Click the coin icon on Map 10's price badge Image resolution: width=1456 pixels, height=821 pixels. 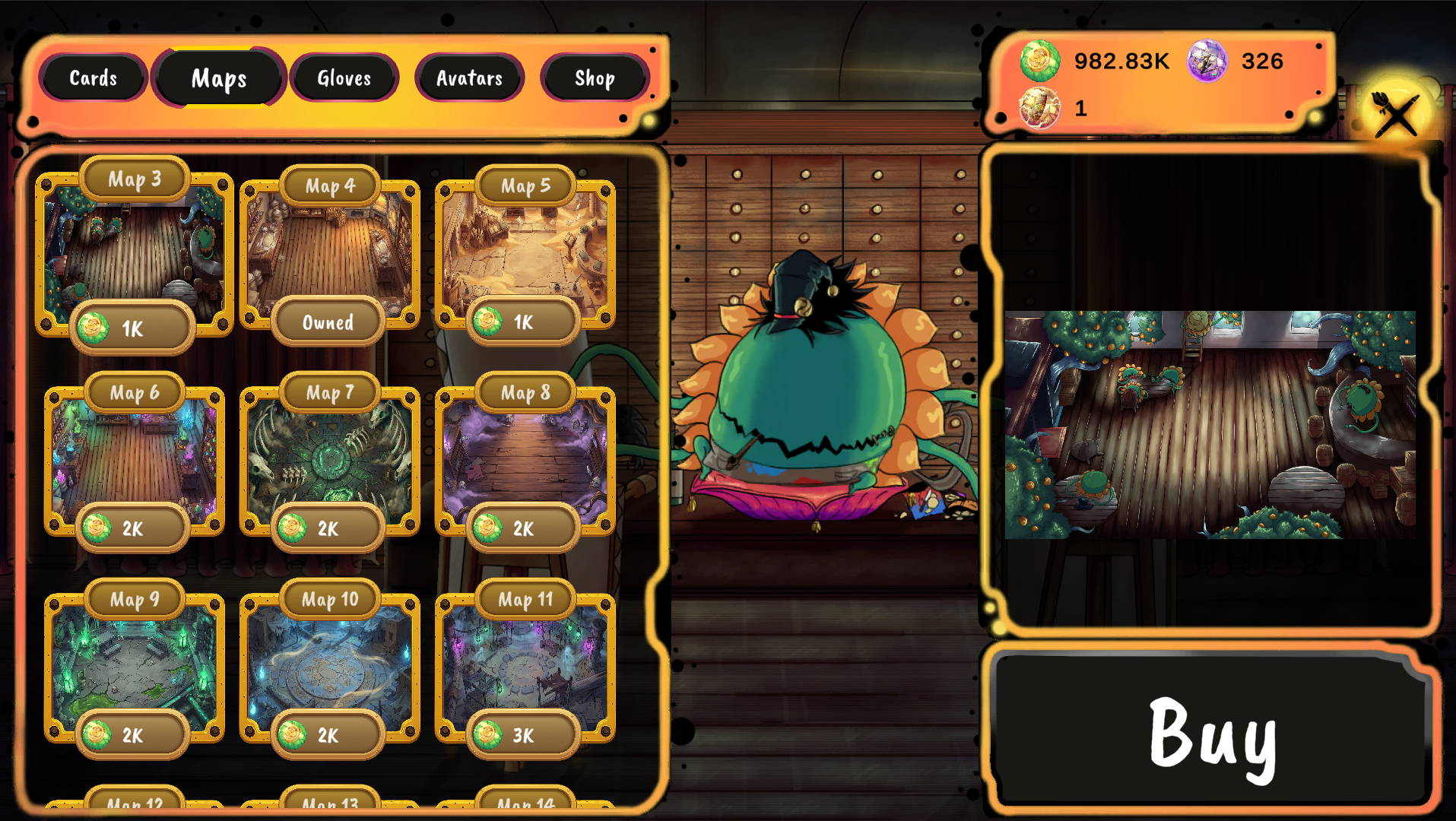point(293,734)
